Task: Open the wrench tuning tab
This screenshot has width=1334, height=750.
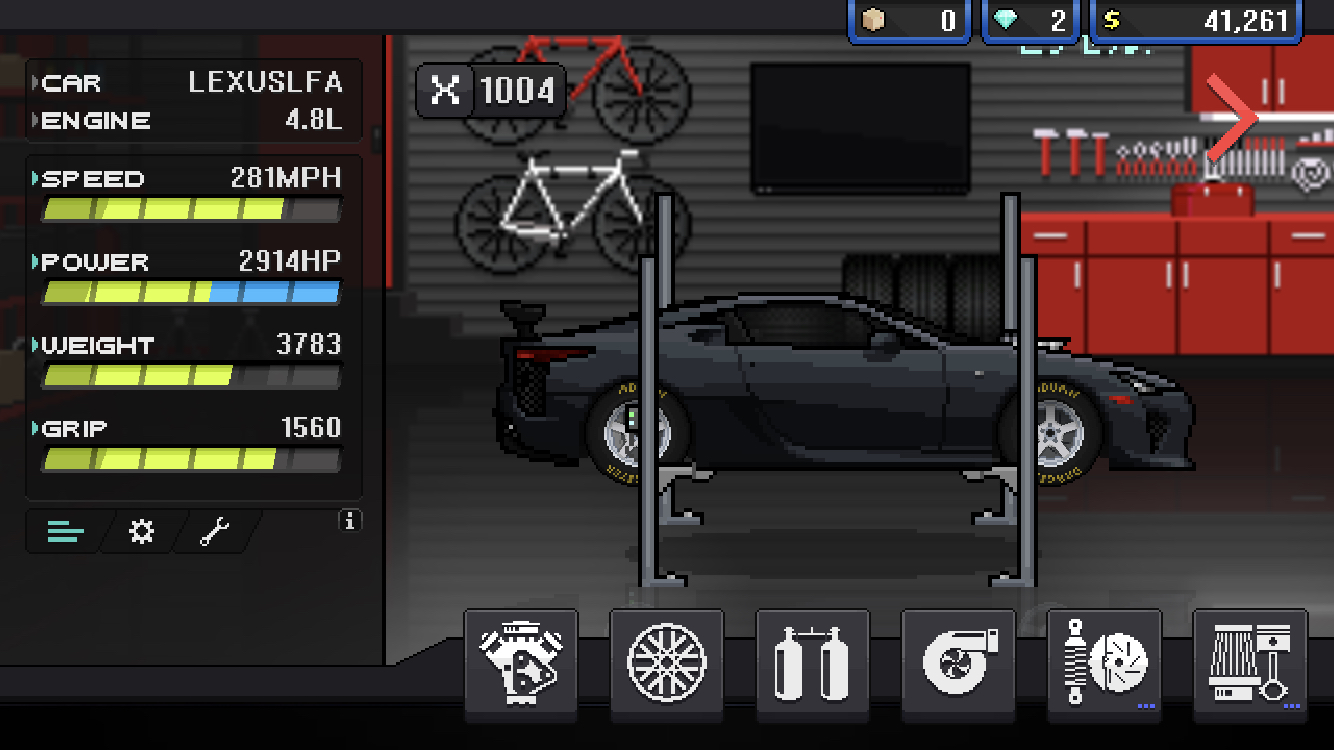Action: pyautogui.click(x=215, y=532)
